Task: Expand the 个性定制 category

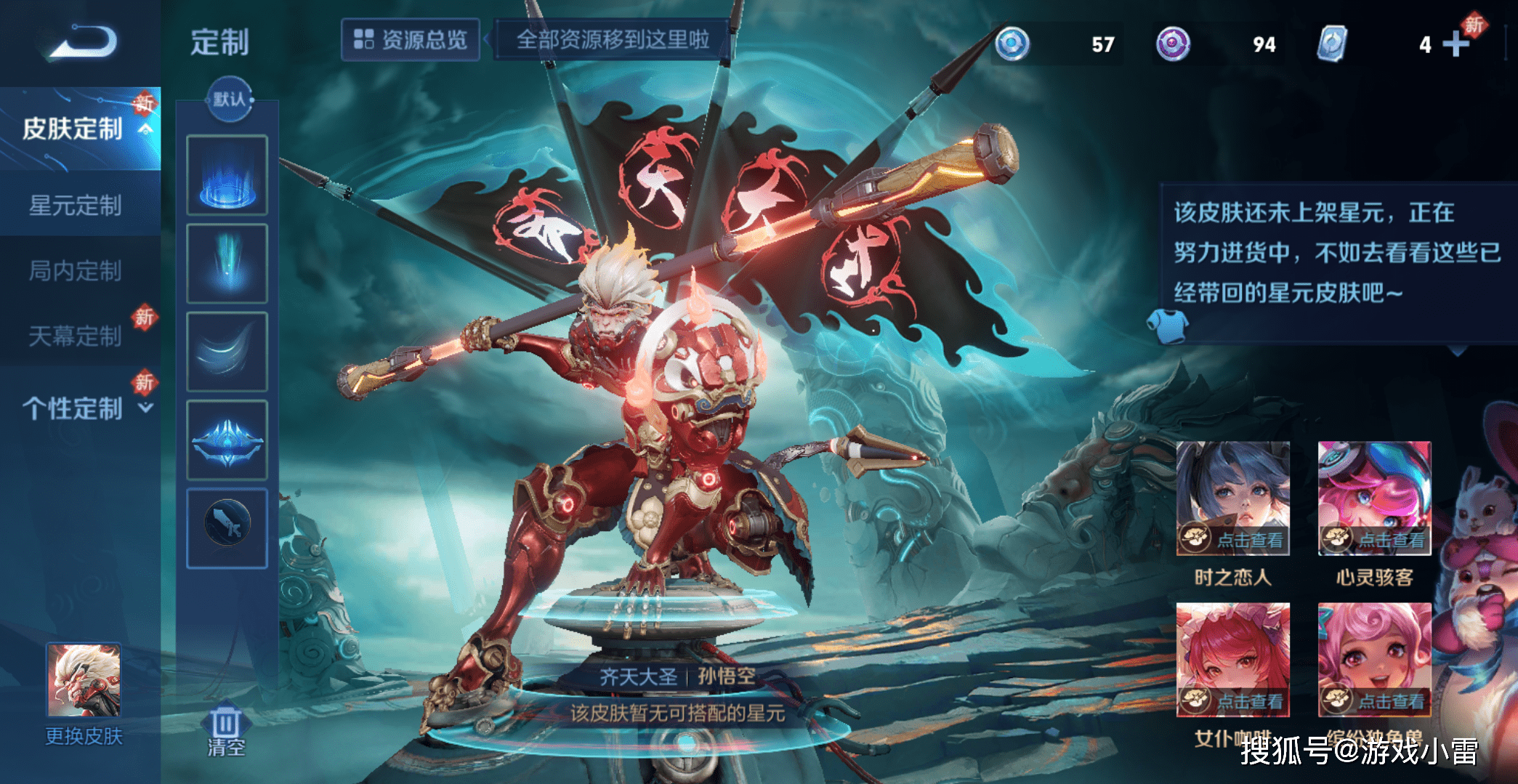Action: point(80,408)
